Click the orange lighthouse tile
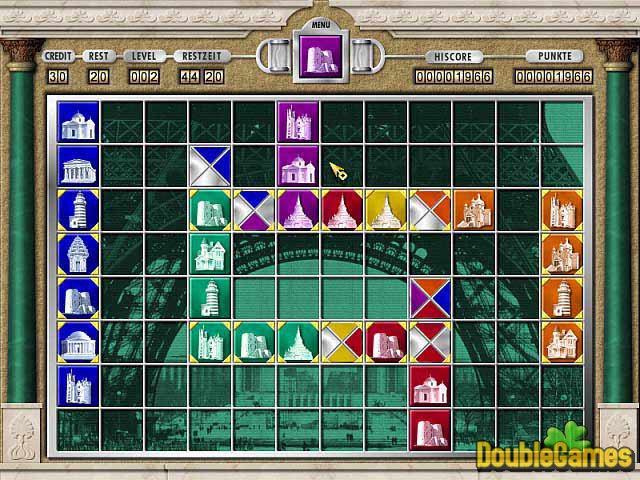The image size is (640, 480). [562, 297]
